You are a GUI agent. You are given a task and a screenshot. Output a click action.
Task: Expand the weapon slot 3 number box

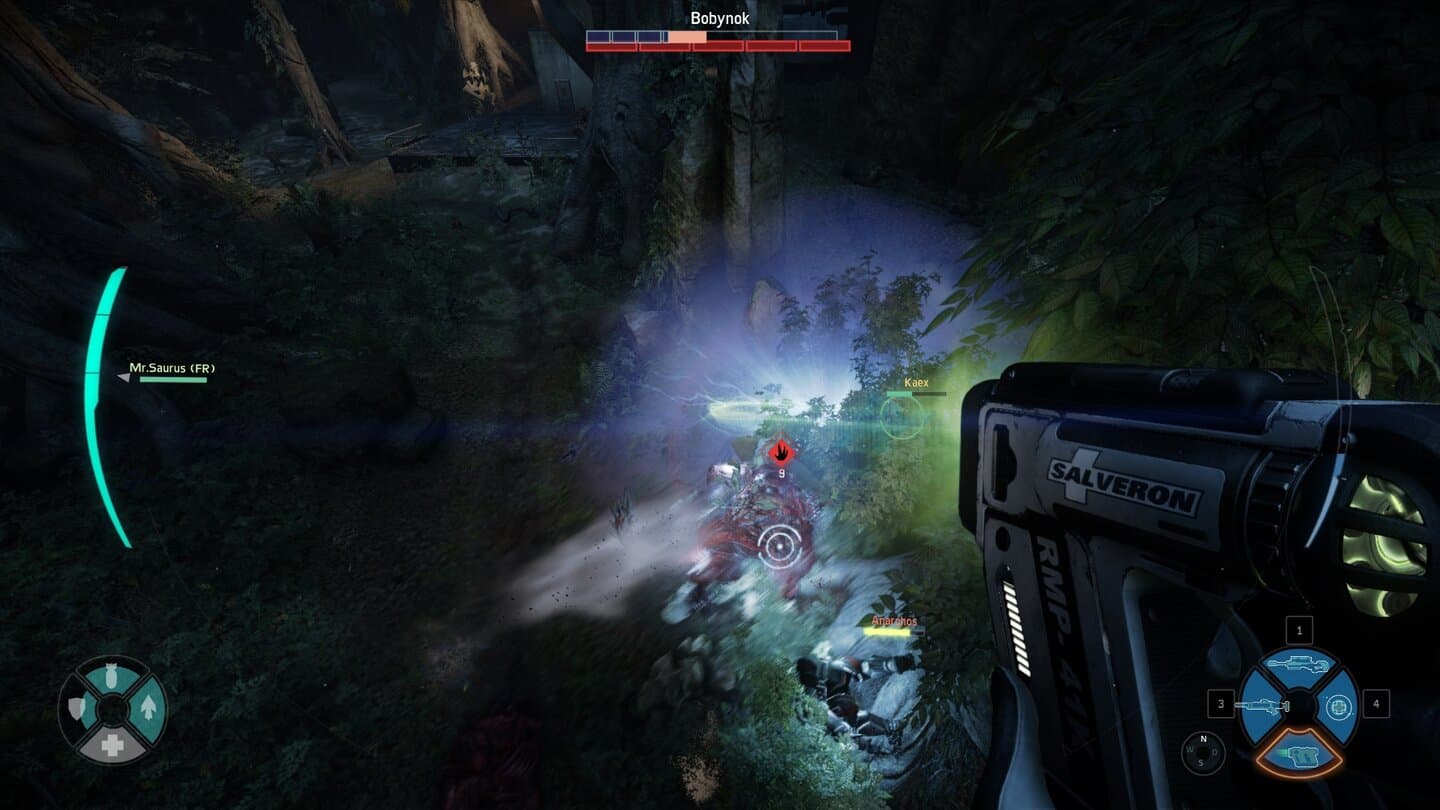1221,704
